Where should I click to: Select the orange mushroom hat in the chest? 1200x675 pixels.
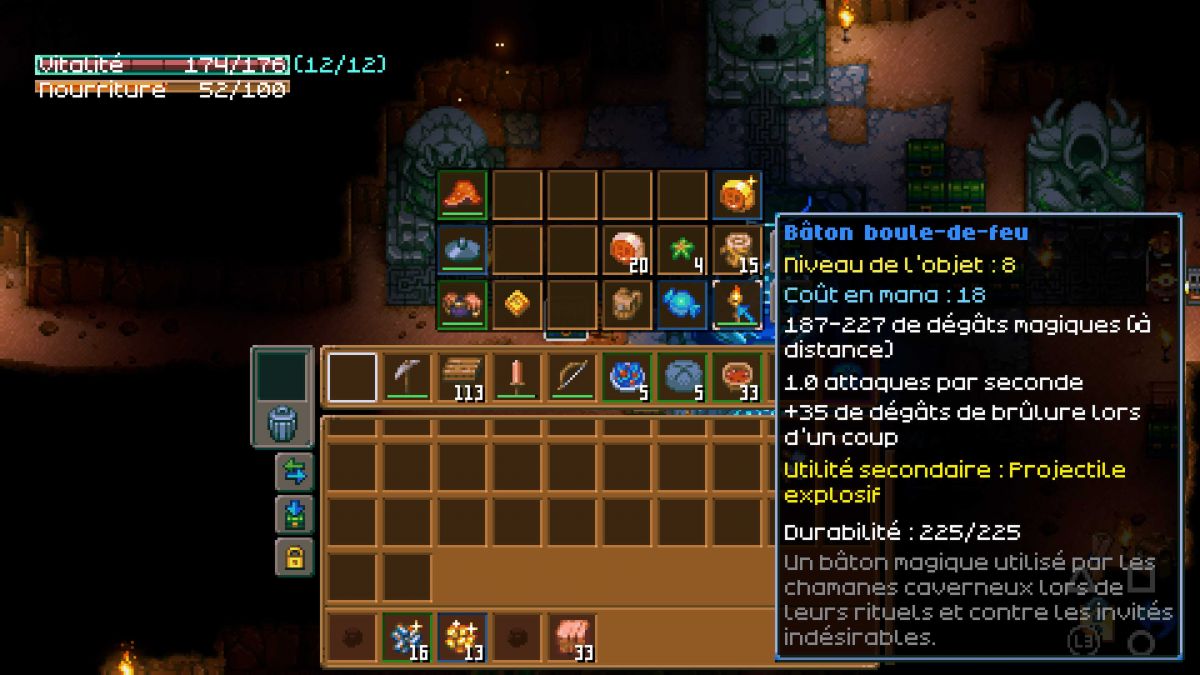(462, 194)
